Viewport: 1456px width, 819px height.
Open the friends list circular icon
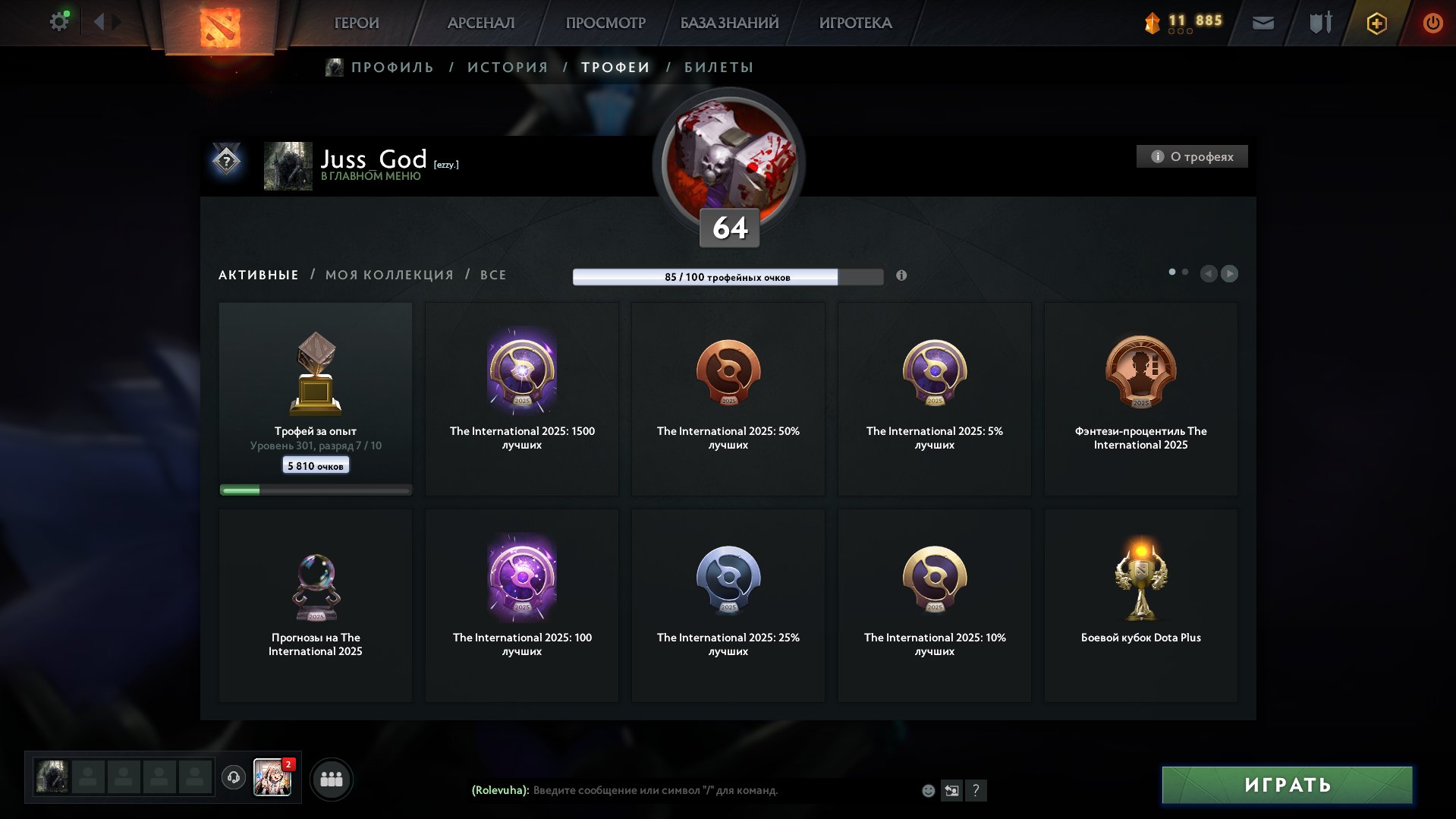pos(332,778)
